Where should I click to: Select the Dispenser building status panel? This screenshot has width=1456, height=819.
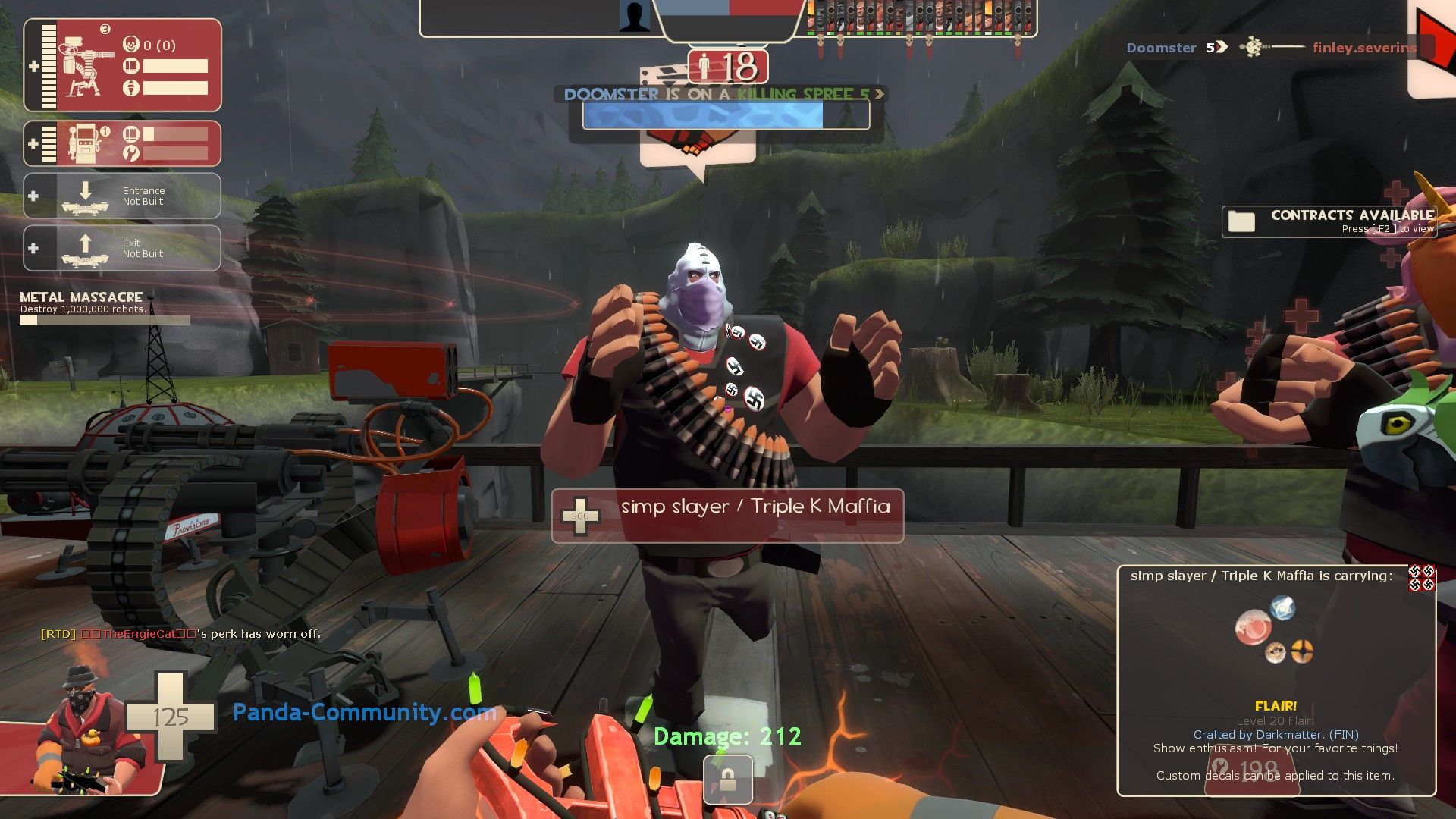click(122, 143)
